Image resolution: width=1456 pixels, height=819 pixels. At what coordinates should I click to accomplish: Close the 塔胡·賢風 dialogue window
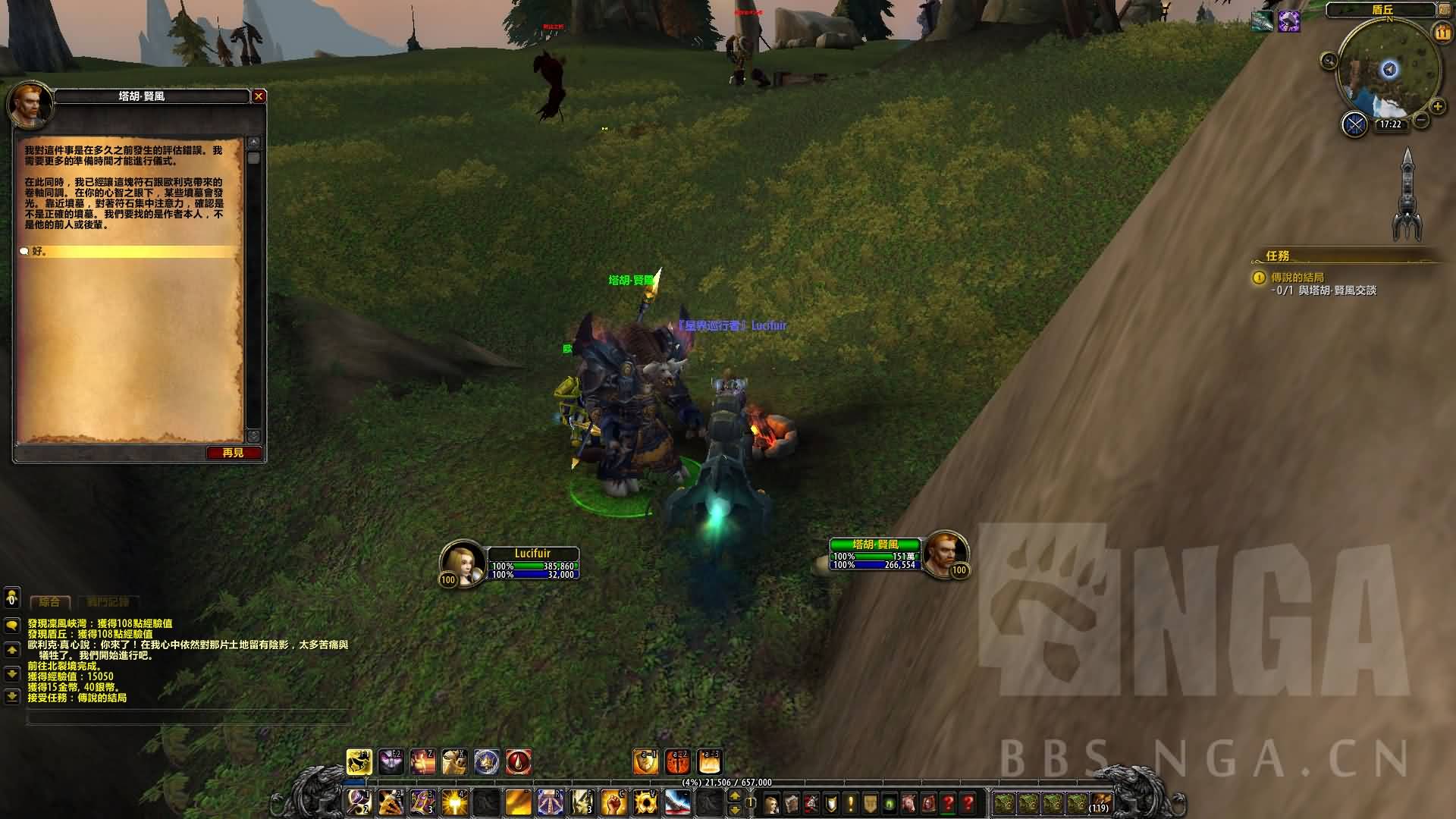tap(259, 96)
